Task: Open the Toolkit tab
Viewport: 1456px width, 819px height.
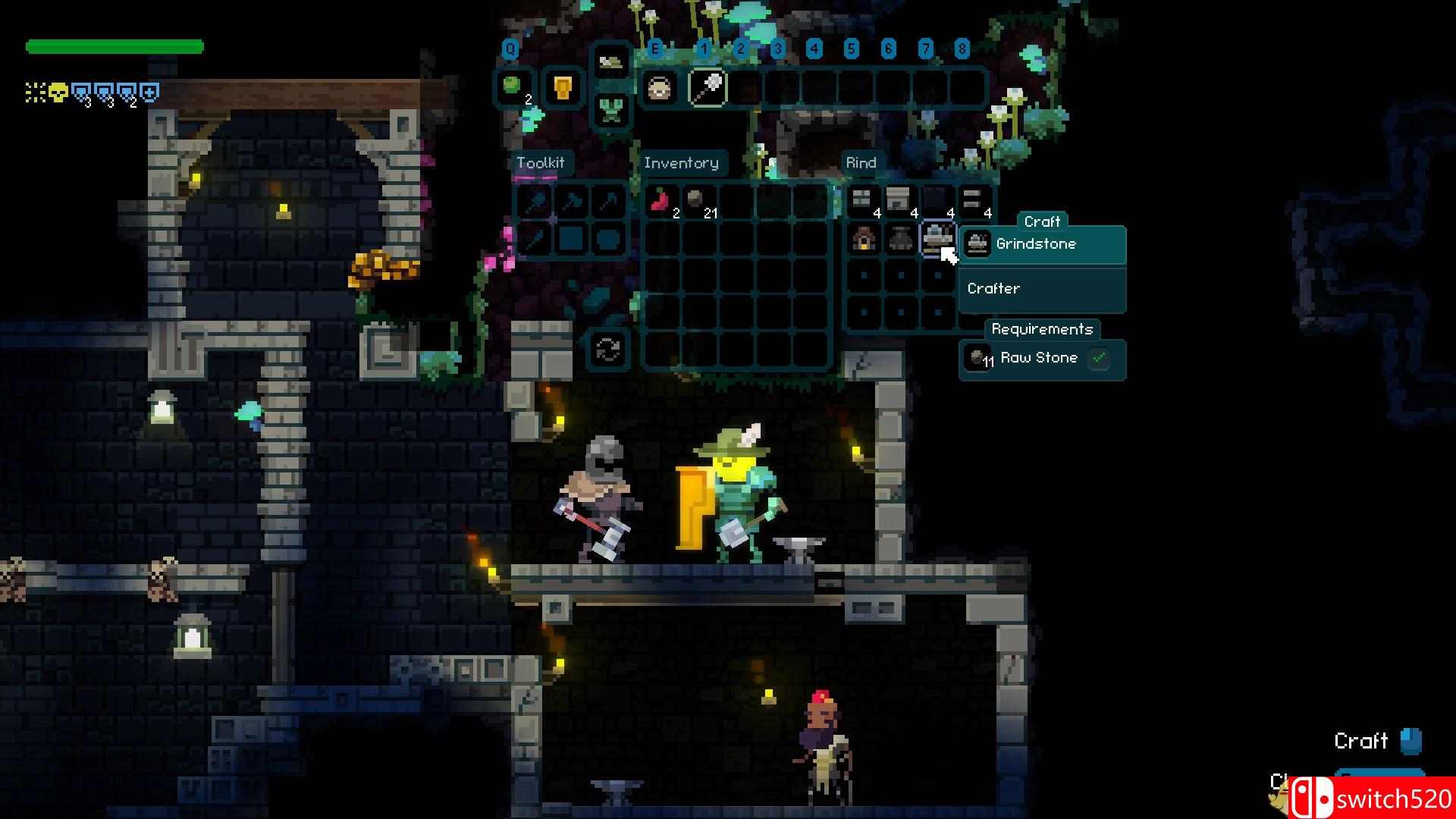Action: click(x=540, y=163)
